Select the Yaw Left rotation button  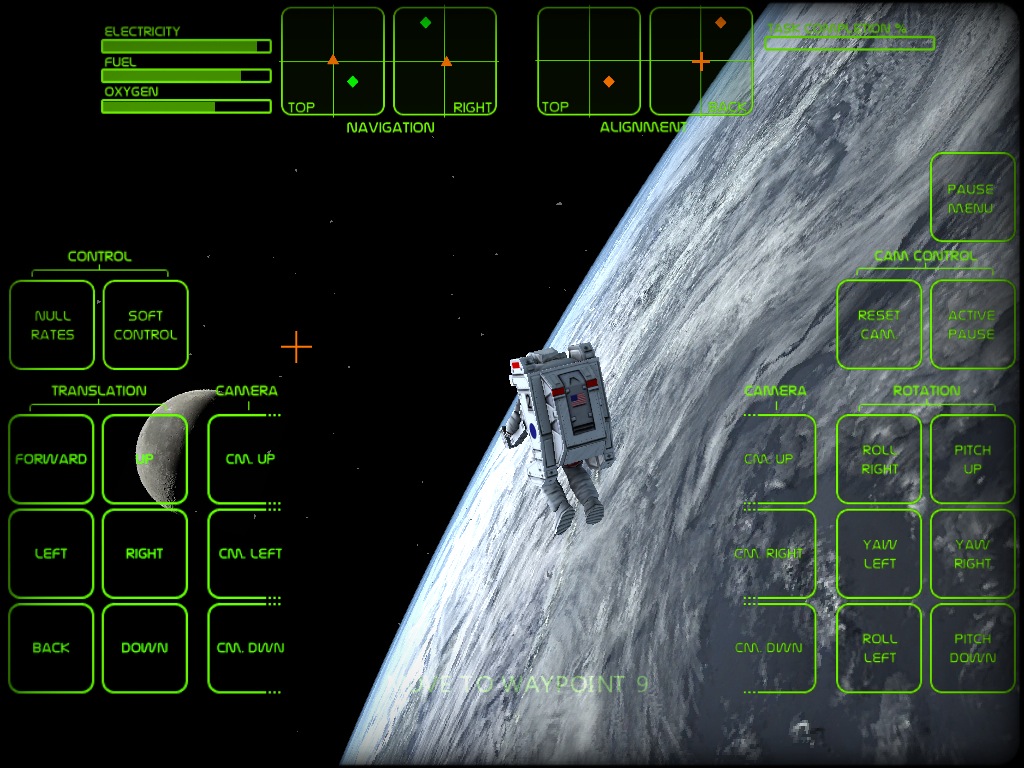879,553
